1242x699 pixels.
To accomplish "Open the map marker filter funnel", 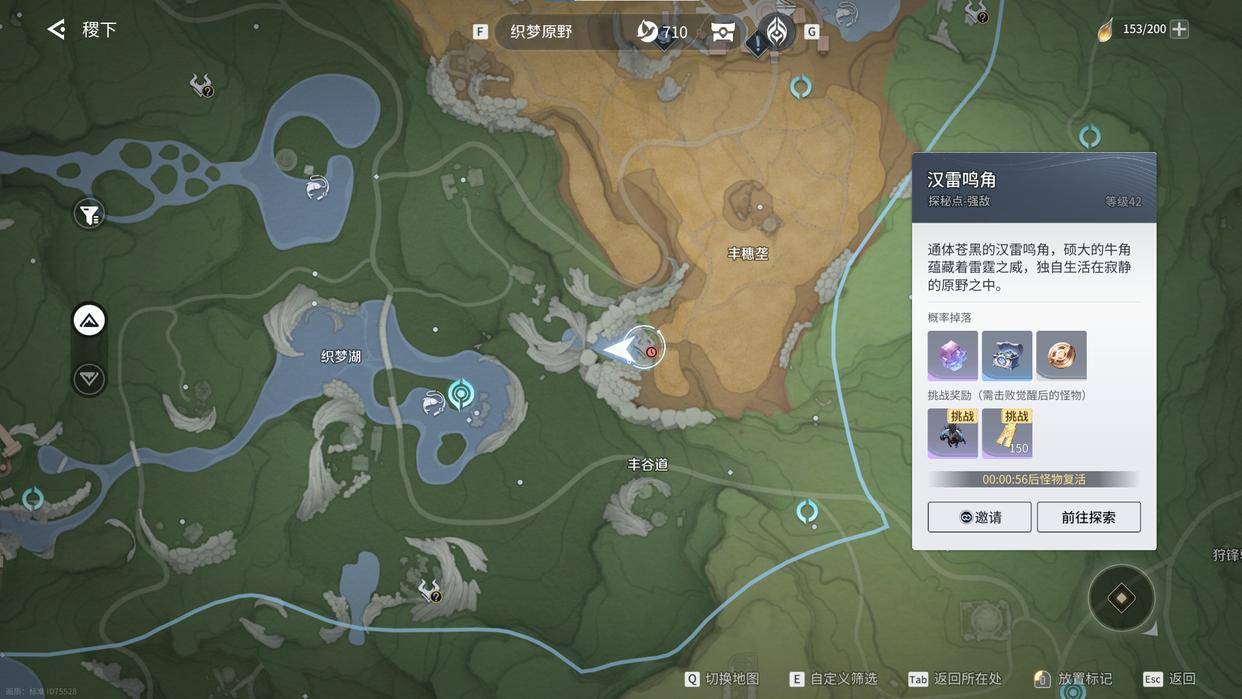I will click(x=89, y=213).
